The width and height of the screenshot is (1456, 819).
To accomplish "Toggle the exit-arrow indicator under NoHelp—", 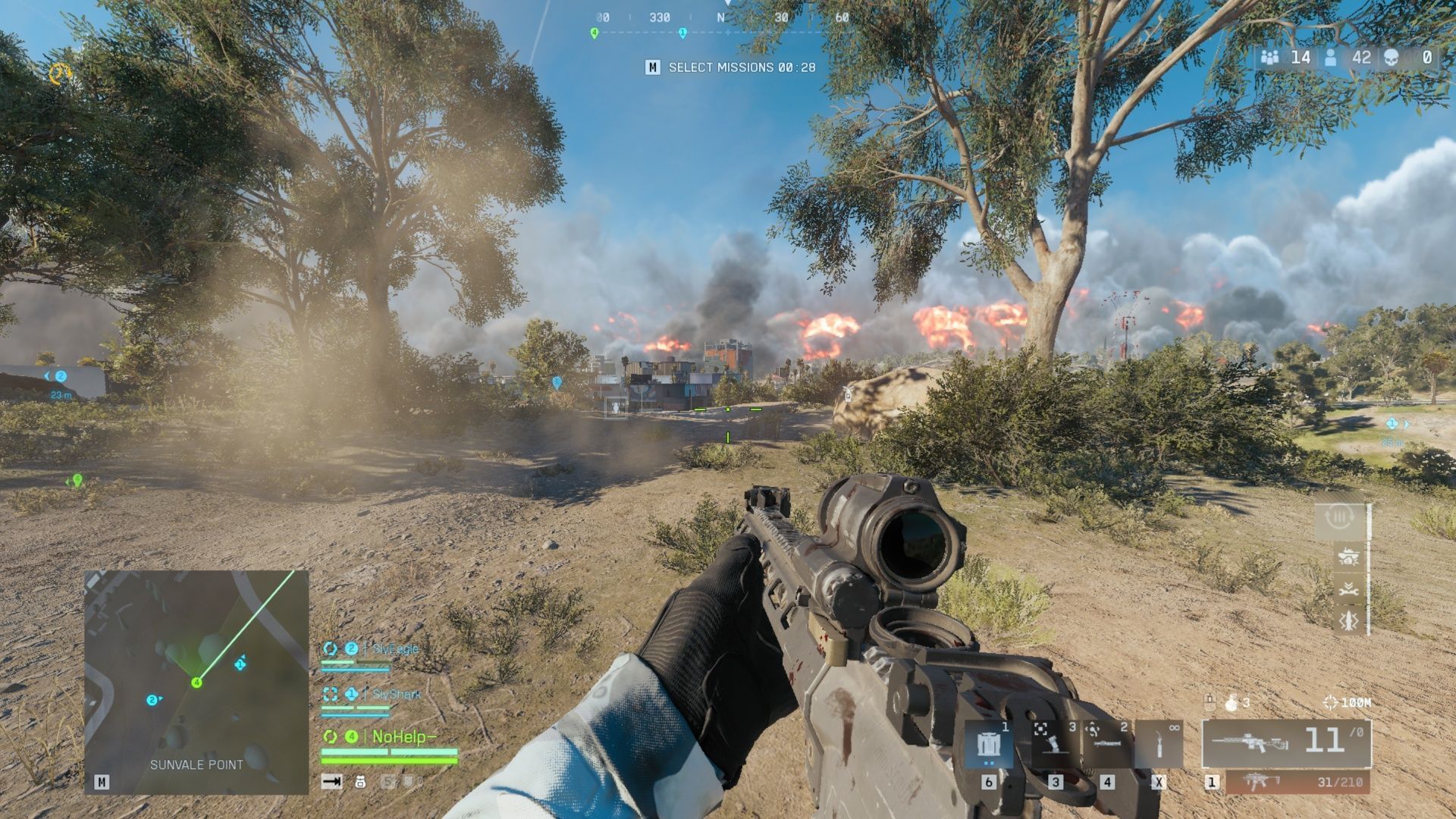I will (331, 782).
